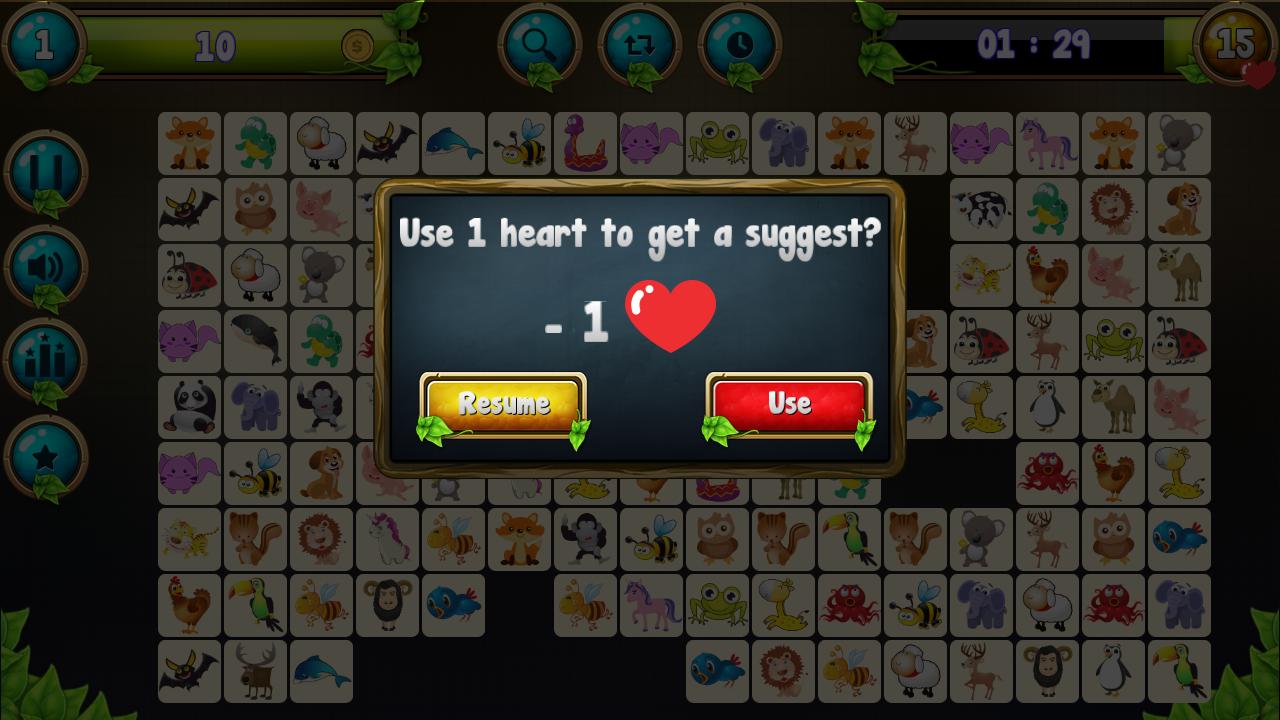
Task: Select the gold coin icon
Action: (357, 45)
